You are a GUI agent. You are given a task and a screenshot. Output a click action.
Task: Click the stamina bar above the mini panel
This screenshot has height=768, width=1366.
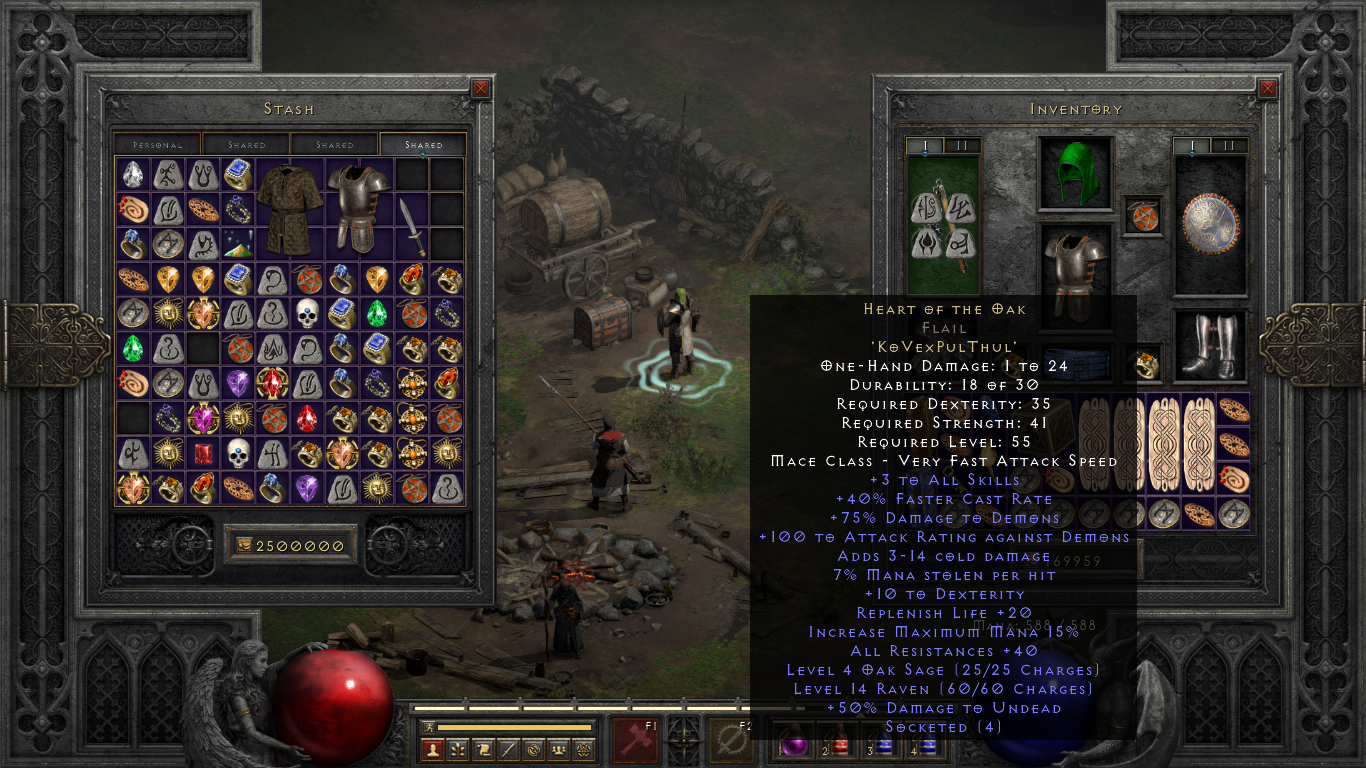pos(514,727)
